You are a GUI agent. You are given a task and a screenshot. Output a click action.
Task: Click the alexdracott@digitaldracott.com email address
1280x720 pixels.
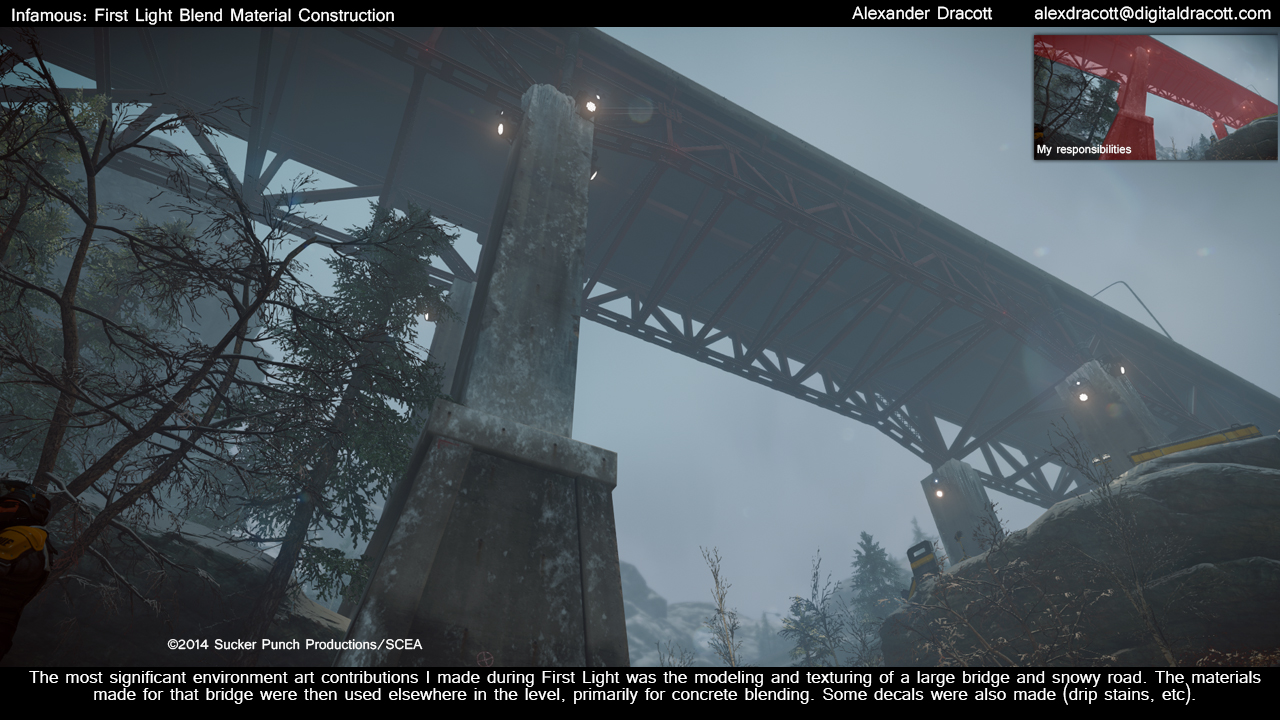pyautogui.click(x=1152, y=14)
